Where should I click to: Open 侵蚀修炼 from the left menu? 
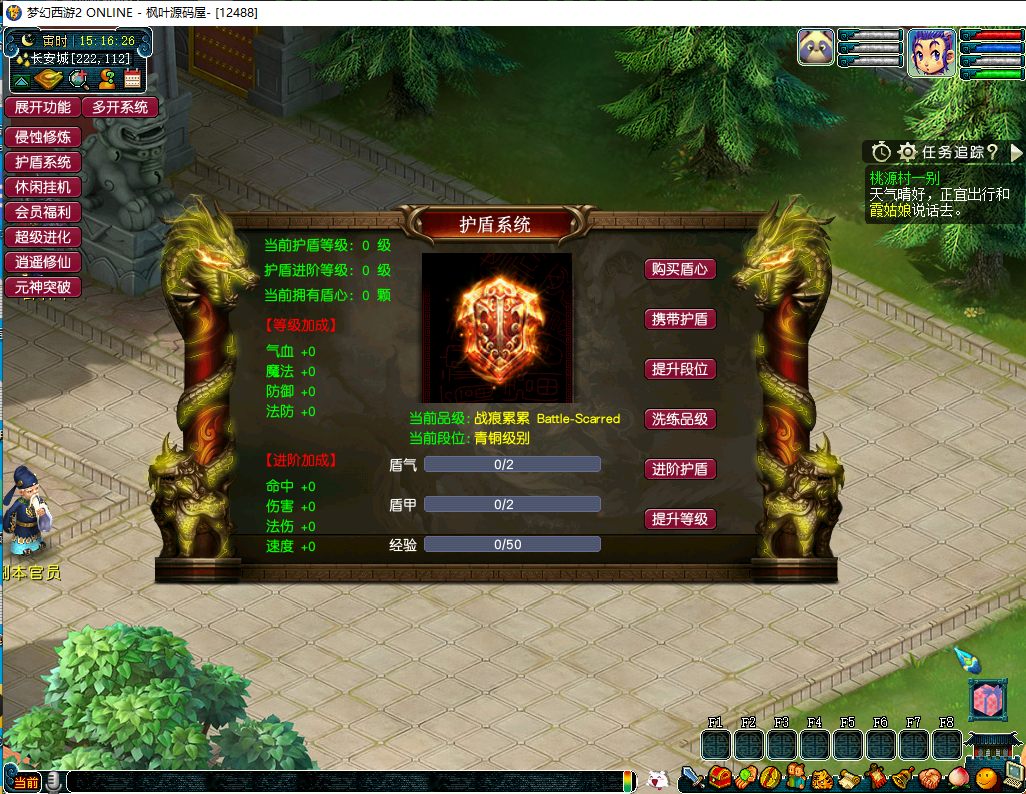[x=43, y=137]
